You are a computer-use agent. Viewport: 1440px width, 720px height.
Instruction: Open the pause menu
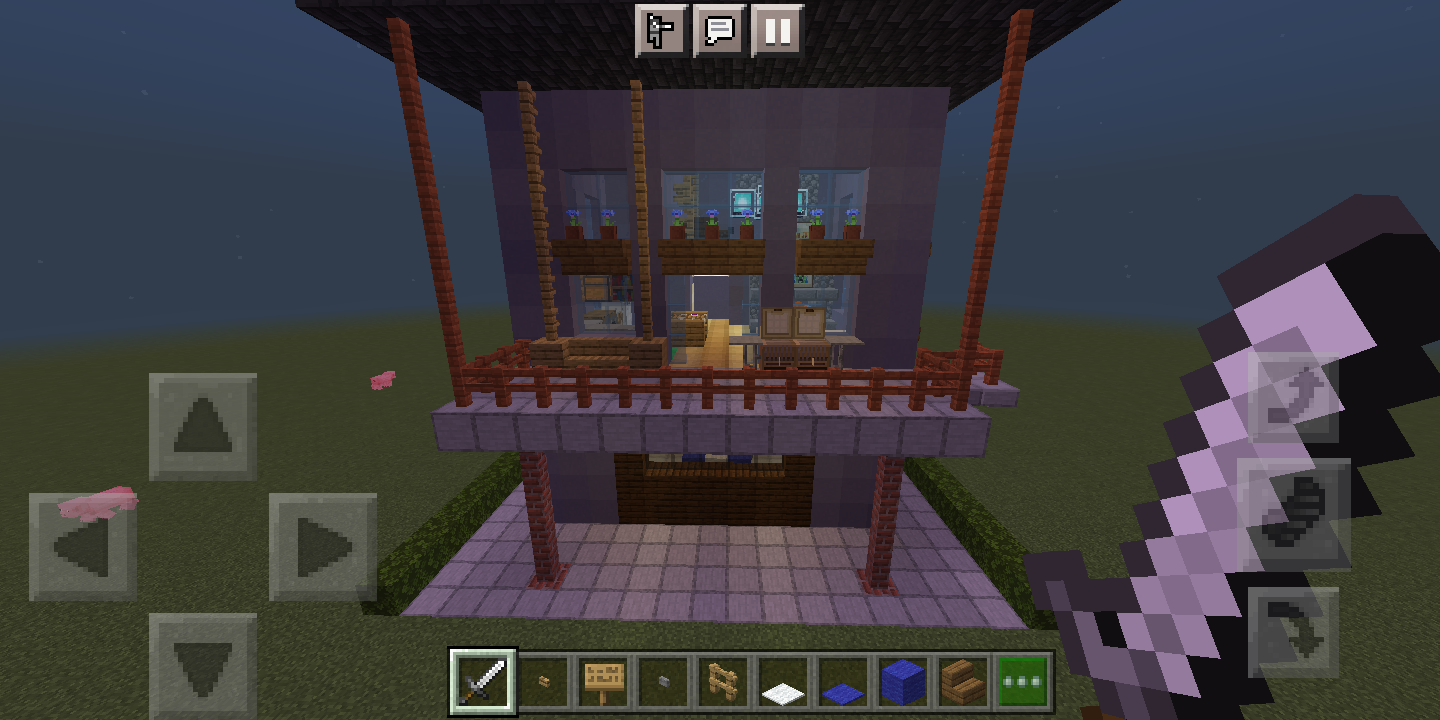(779, 30)
